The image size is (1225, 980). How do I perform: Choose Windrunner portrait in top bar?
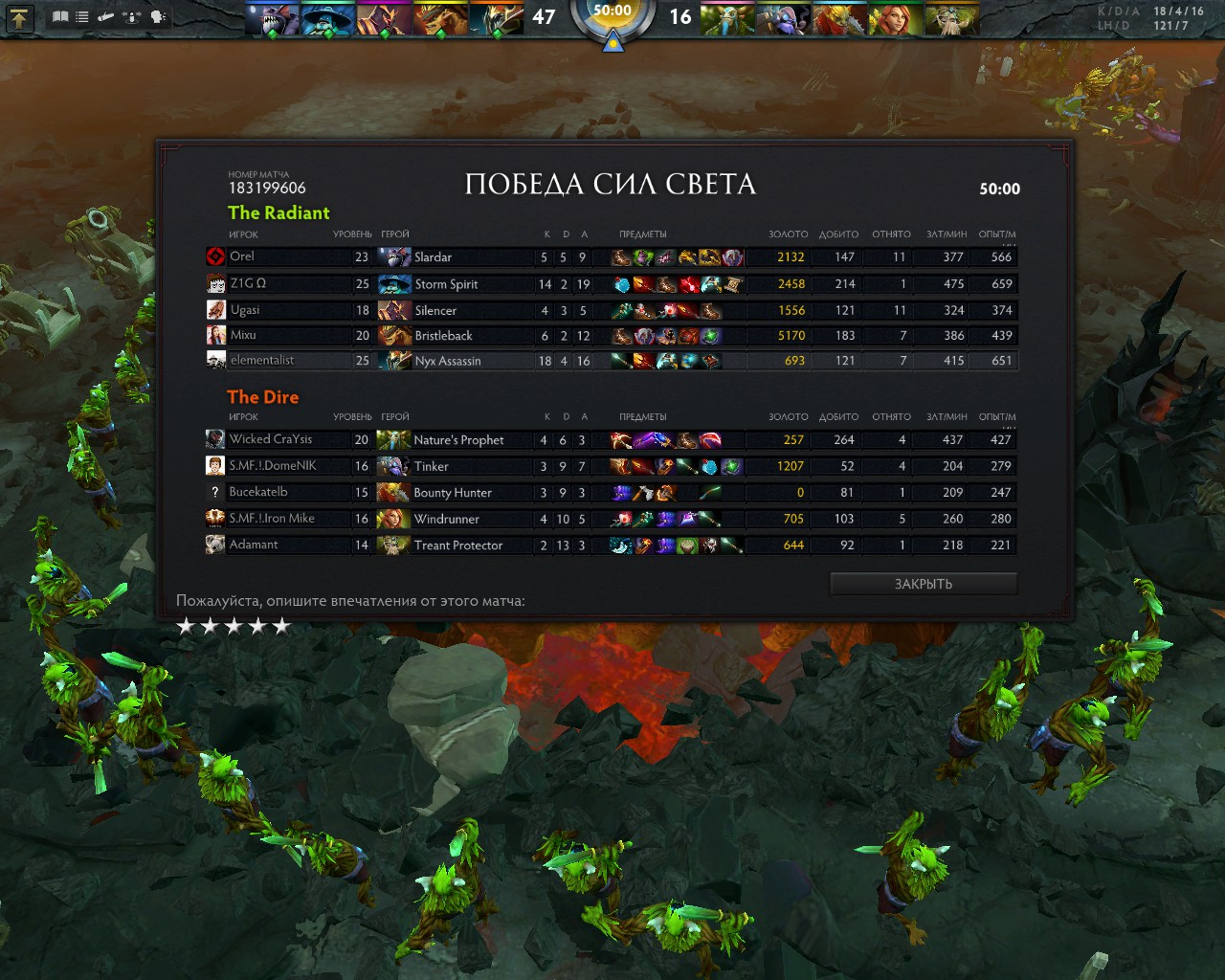896,19
